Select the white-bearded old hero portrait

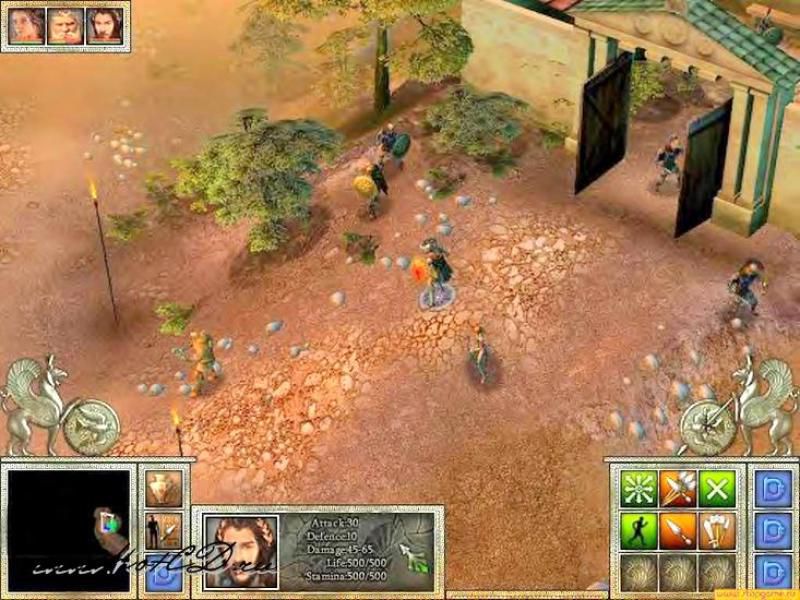63,27
